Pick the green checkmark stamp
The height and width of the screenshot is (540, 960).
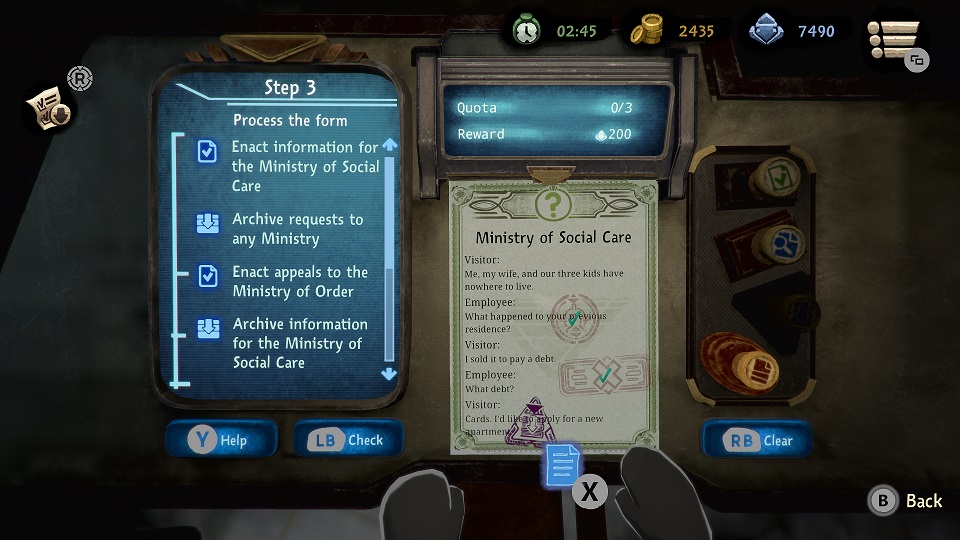777,178
